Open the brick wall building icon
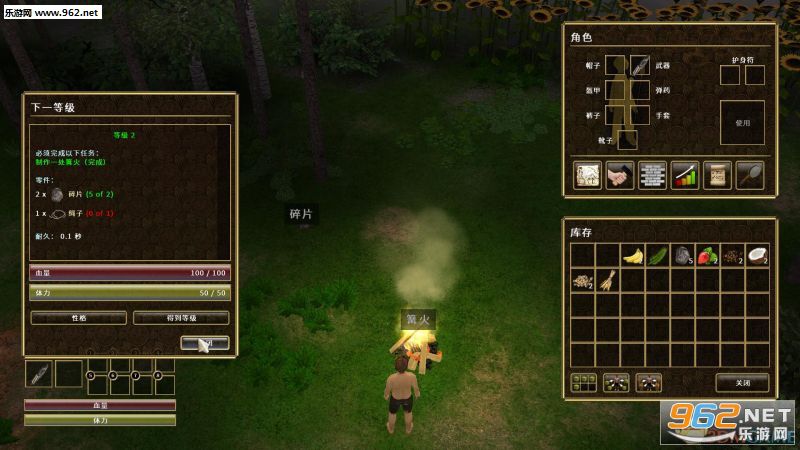The image size is (800, 450). pos(652,174)
